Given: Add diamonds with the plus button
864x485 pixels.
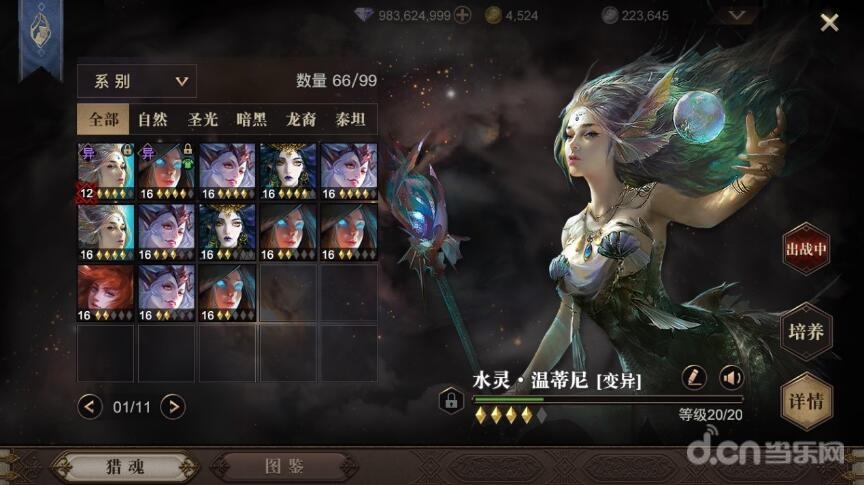Looking at the screenshot, I should pyautogui.click(x=462, y=15).
